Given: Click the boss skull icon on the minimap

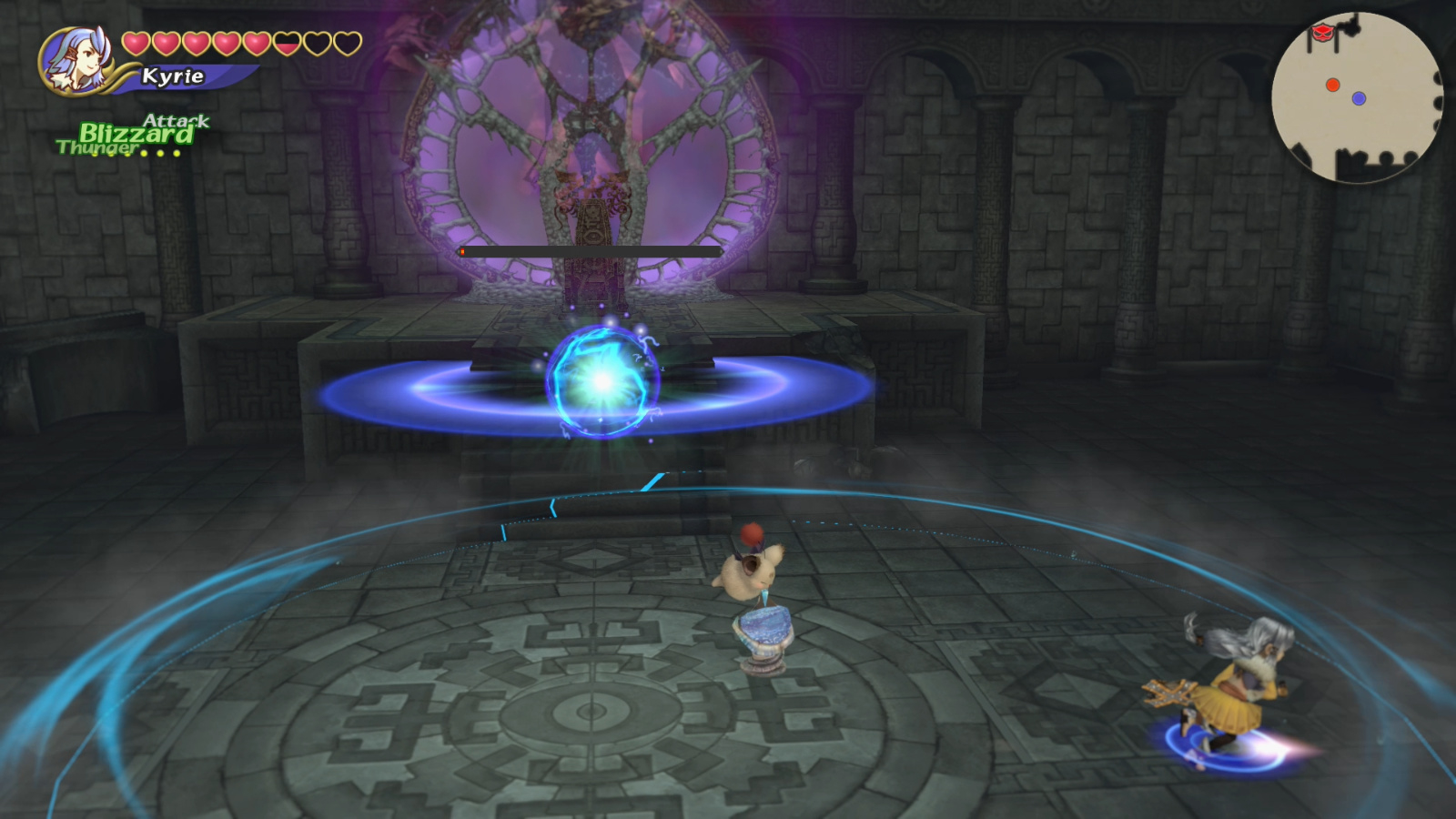Looking at the screenshot, I should coord(1322,33).
